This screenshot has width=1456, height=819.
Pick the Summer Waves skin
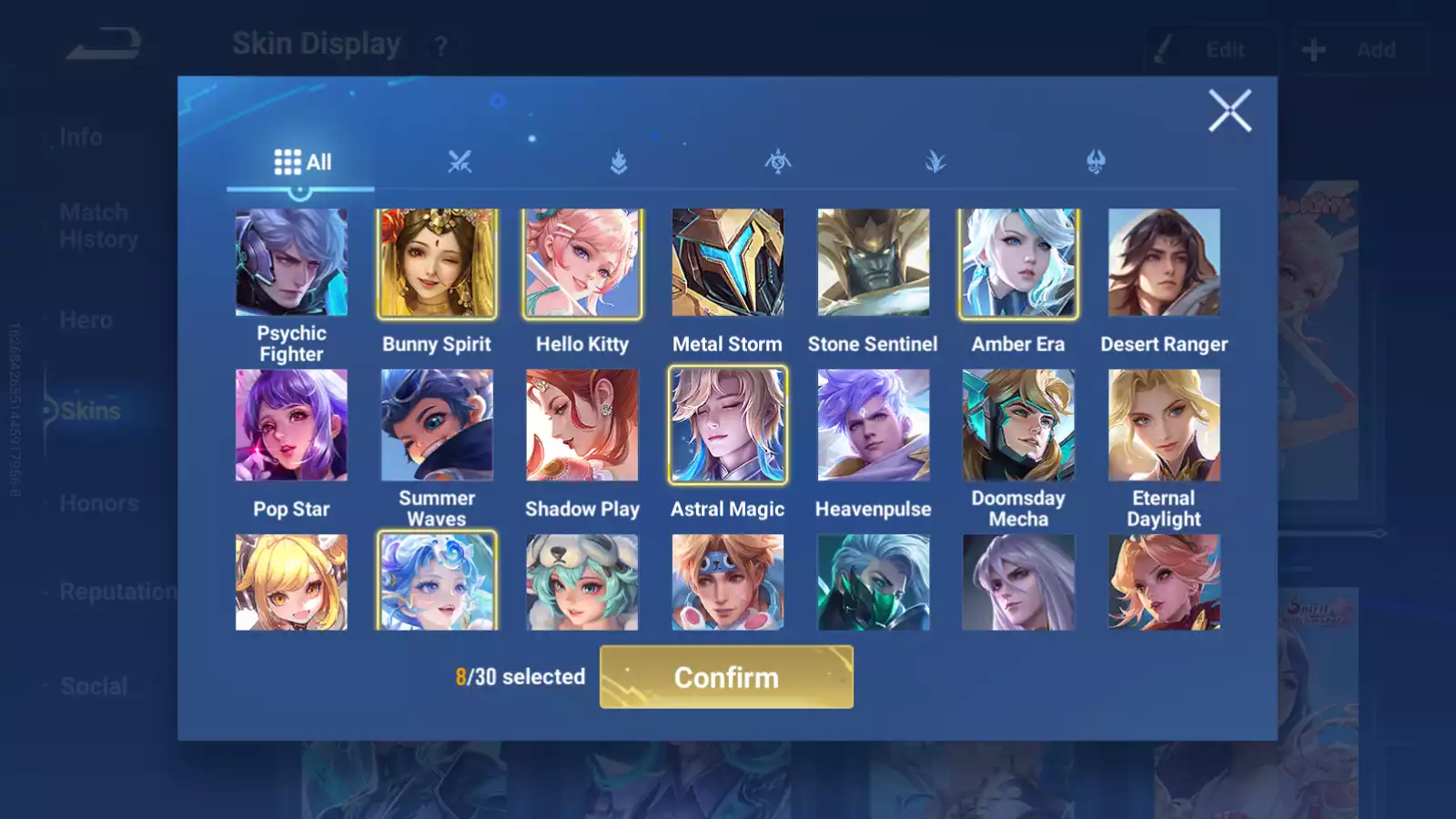click(x=437, y=425)
